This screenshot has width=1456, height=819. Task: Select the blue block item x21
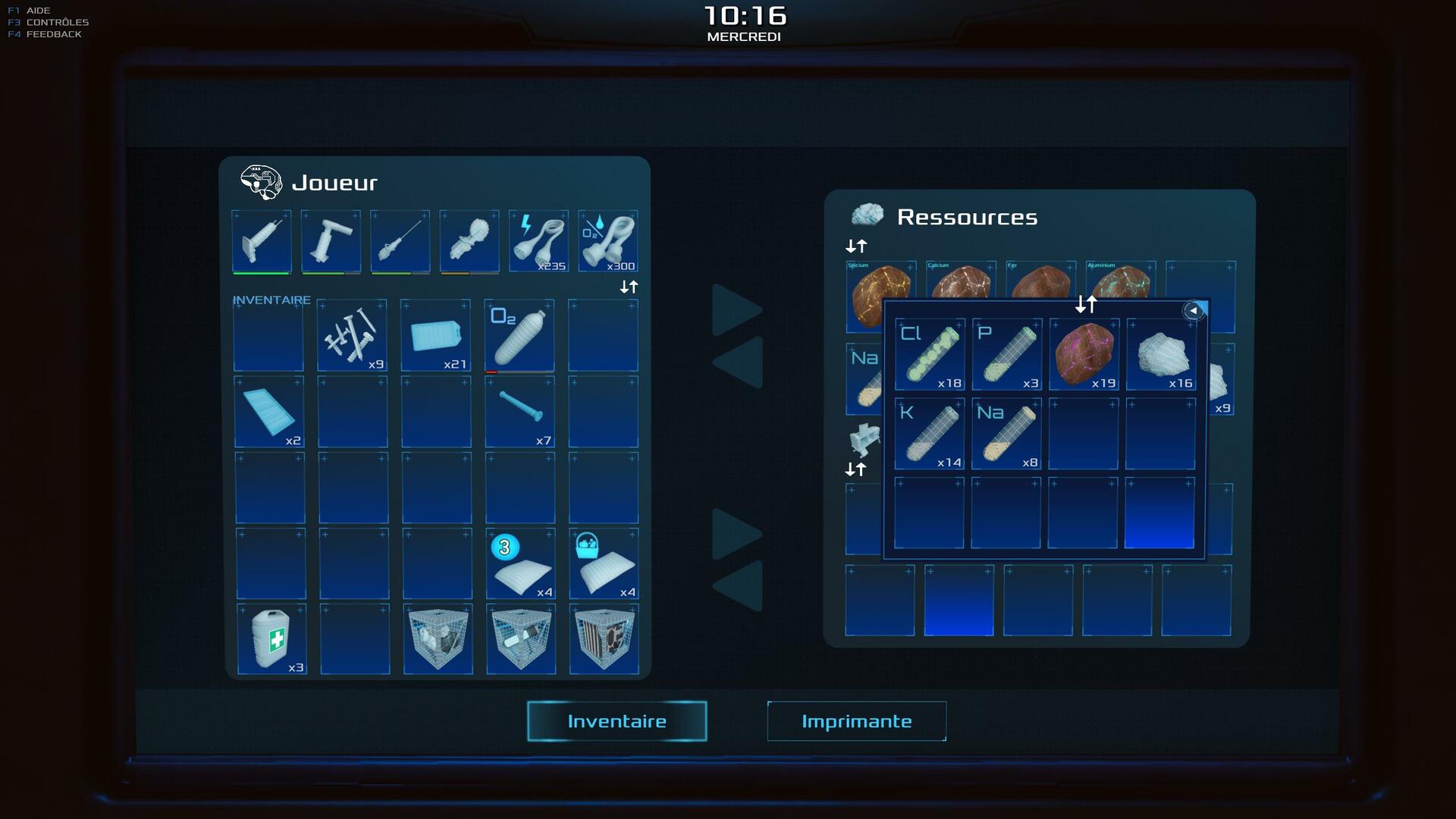pyautogui.click(x=436, y=335)
